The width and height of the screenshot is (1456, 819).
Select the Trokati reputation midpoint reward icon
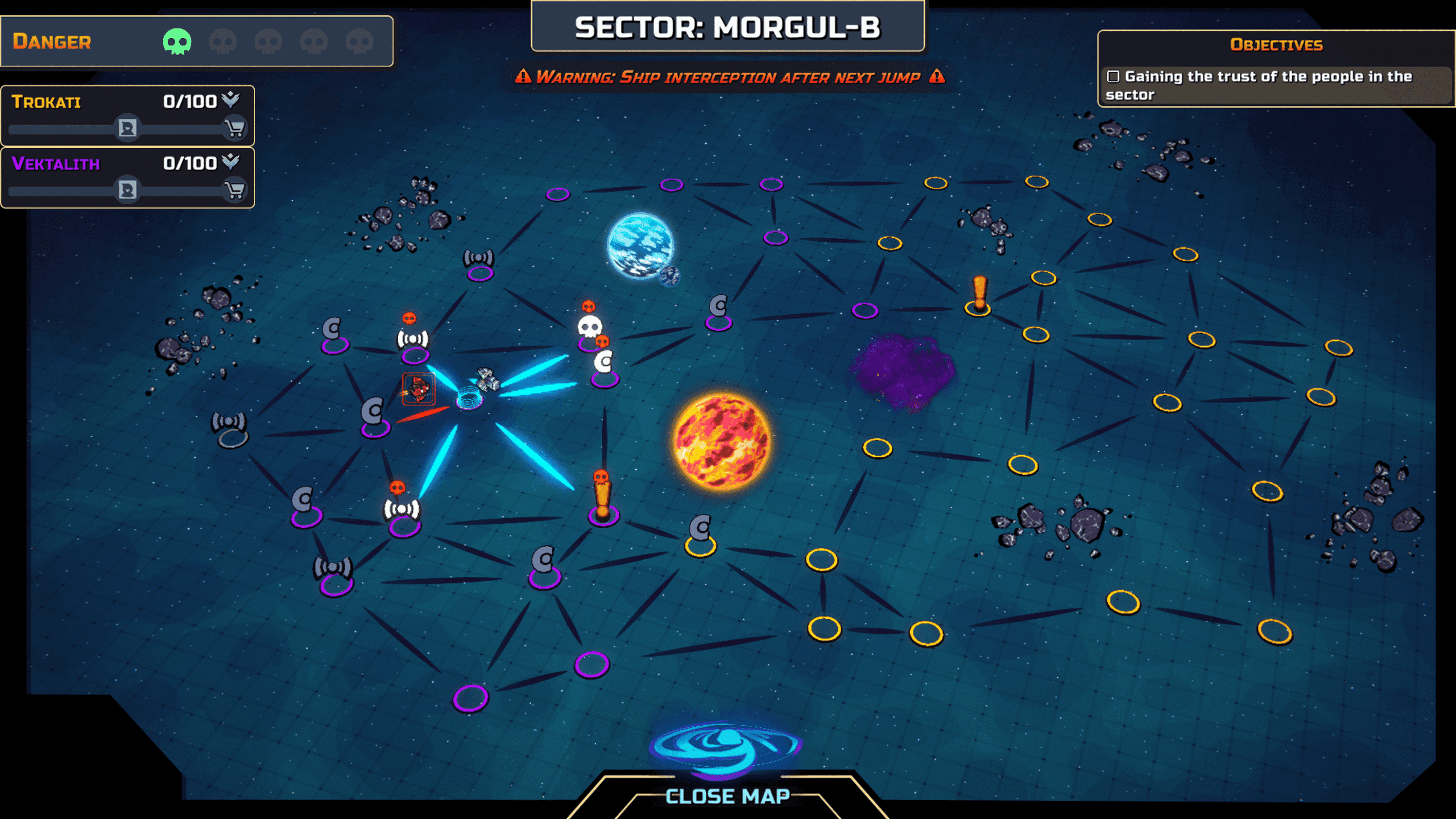[127, 129]
